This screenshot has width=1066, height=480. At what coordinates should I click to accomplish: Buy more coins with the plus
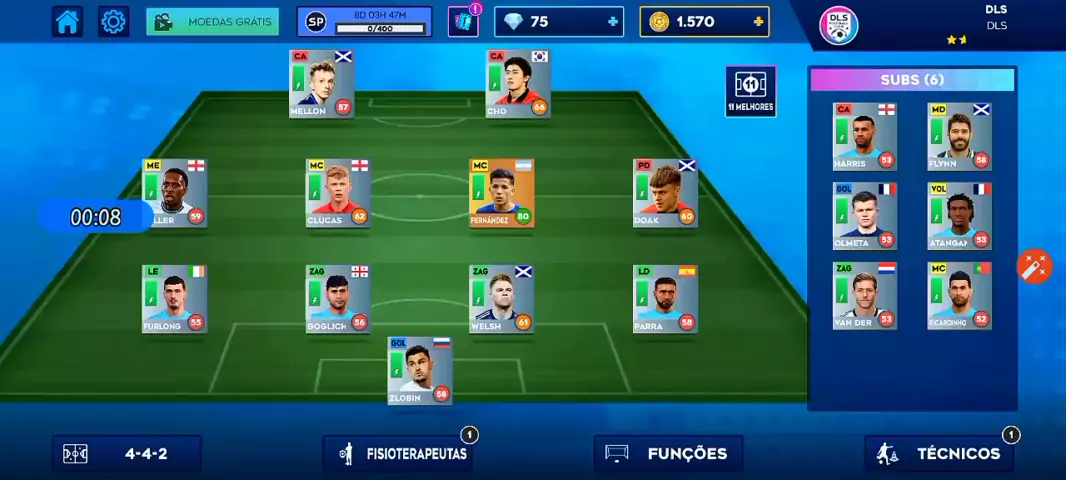pyautogui.click(x=759, y=22)
